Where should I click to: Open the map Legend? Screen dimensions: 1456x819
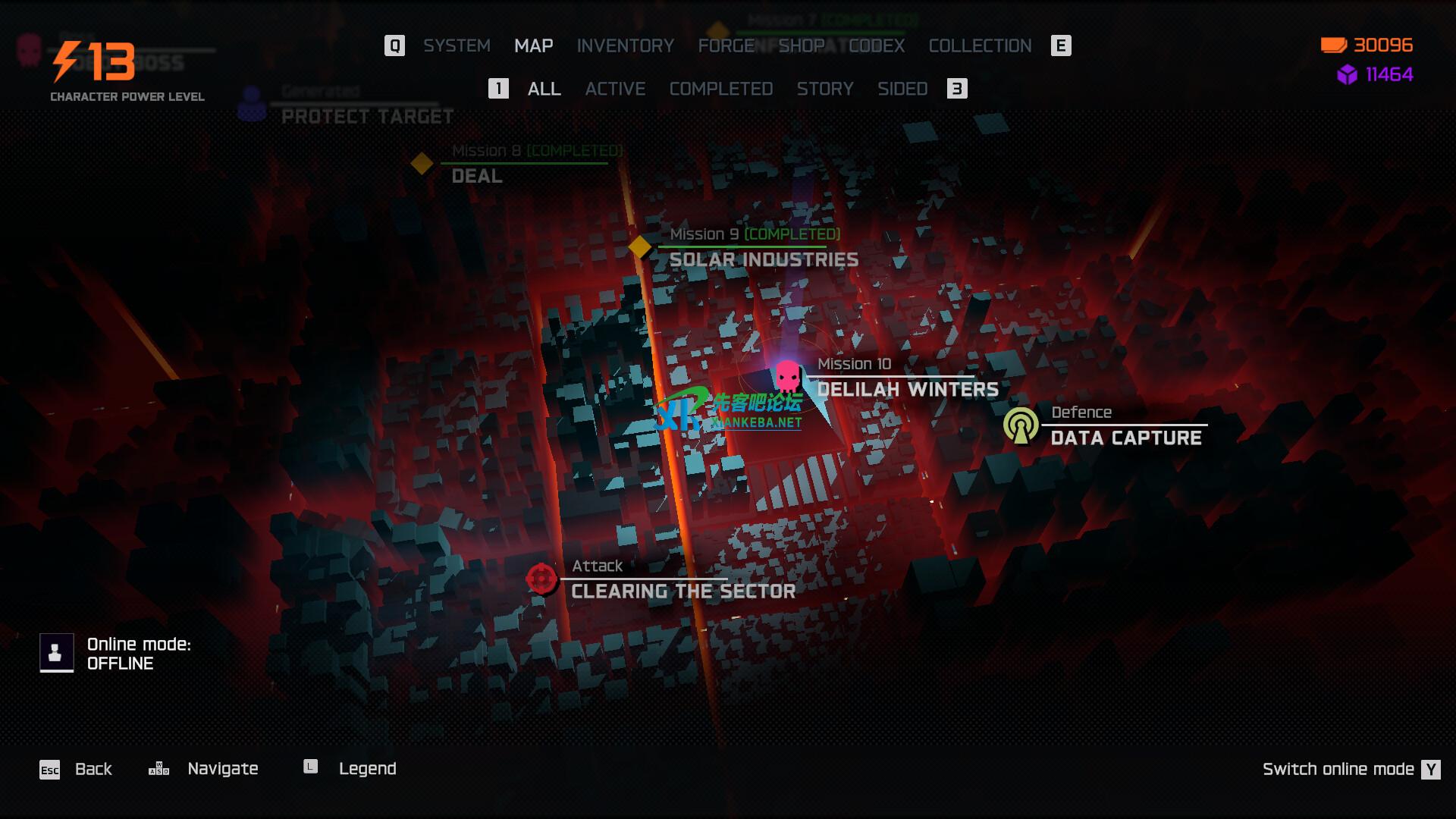pyautogui.click(x=367, y=769)
